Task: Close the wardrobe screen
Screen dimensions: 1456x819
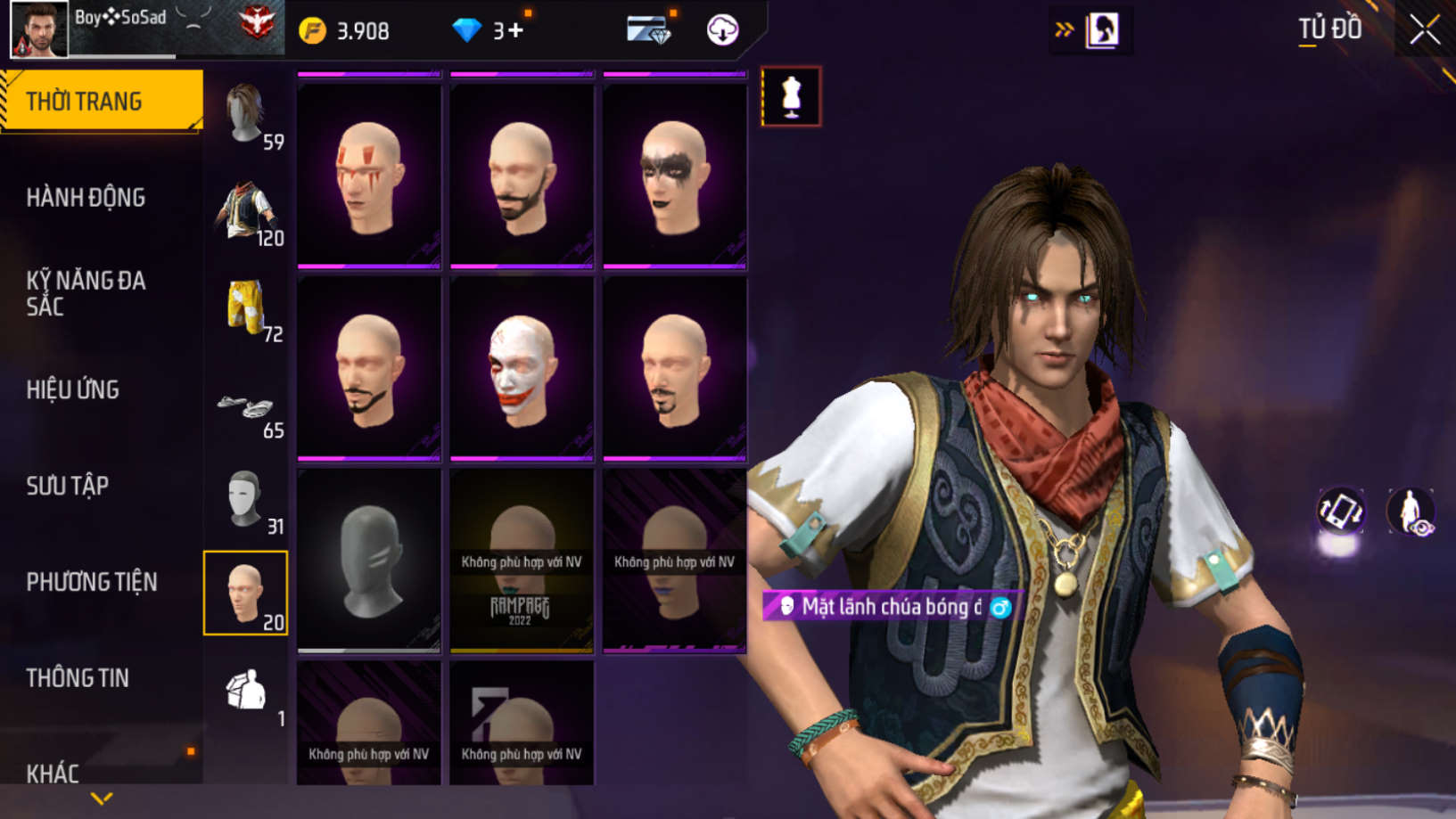Action: click(1424, 30)
